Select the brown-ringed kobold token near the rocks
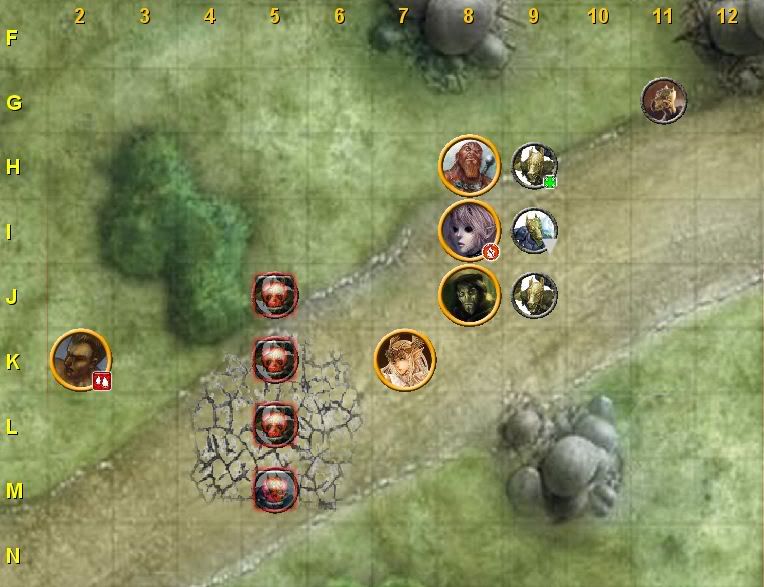This screenshot has height=587, width=764. (663, 101)
